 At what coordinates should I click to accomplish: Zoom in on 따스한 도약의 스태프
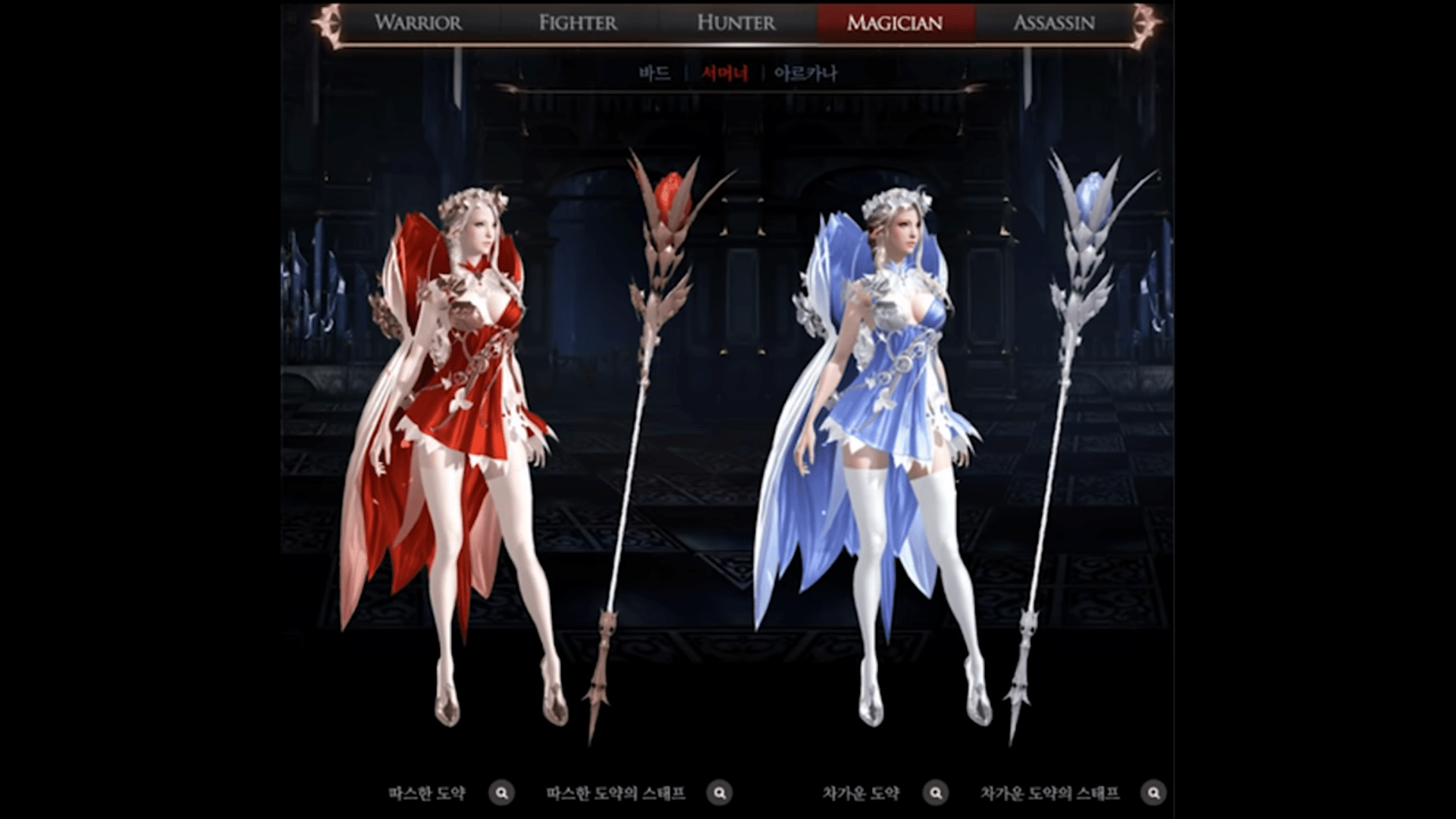(x=720, y=793)
